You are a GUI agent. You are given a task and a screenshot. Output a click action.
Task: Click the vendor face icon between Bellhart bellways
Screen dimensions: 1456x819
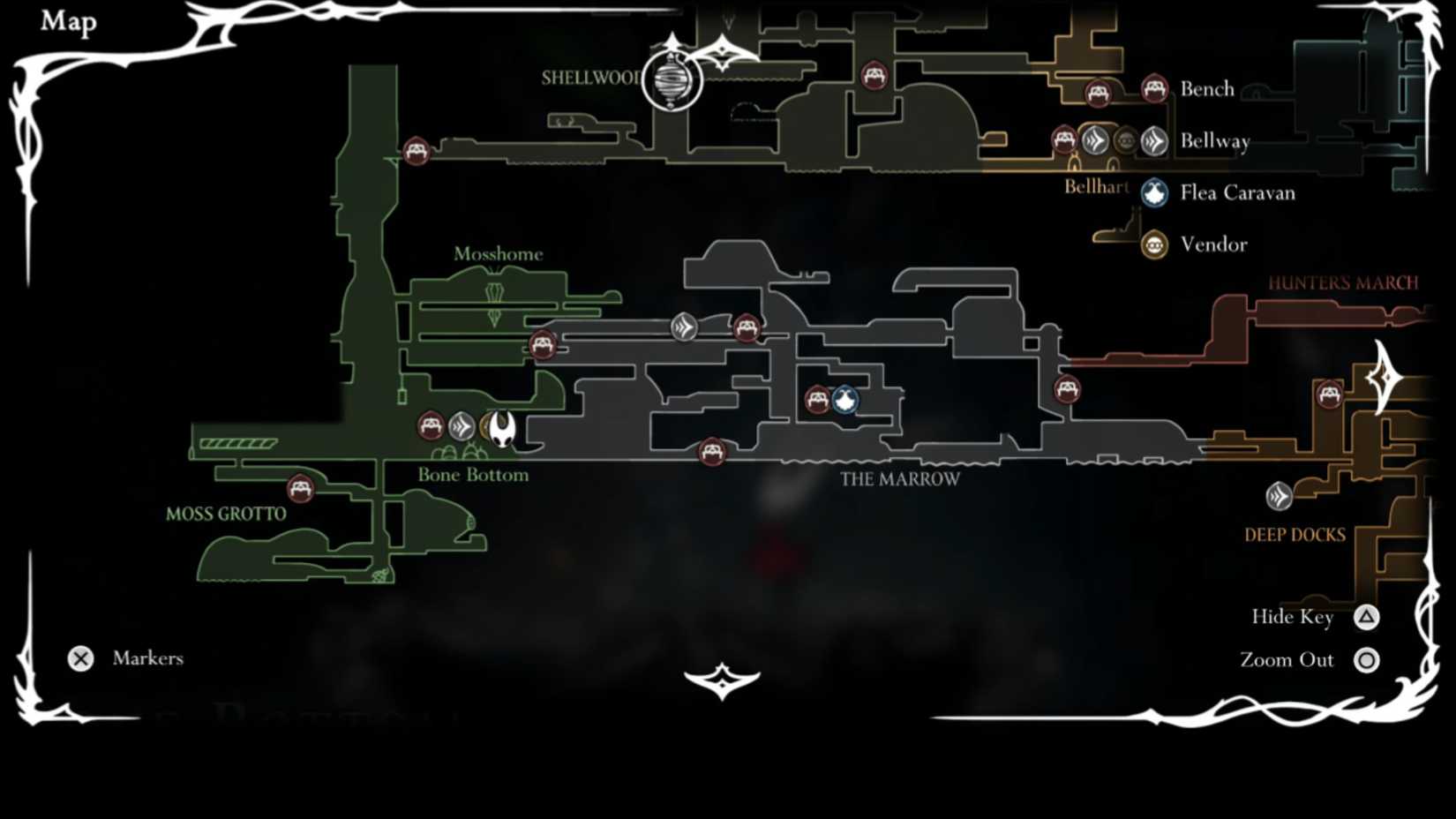tap(1124, 139)
